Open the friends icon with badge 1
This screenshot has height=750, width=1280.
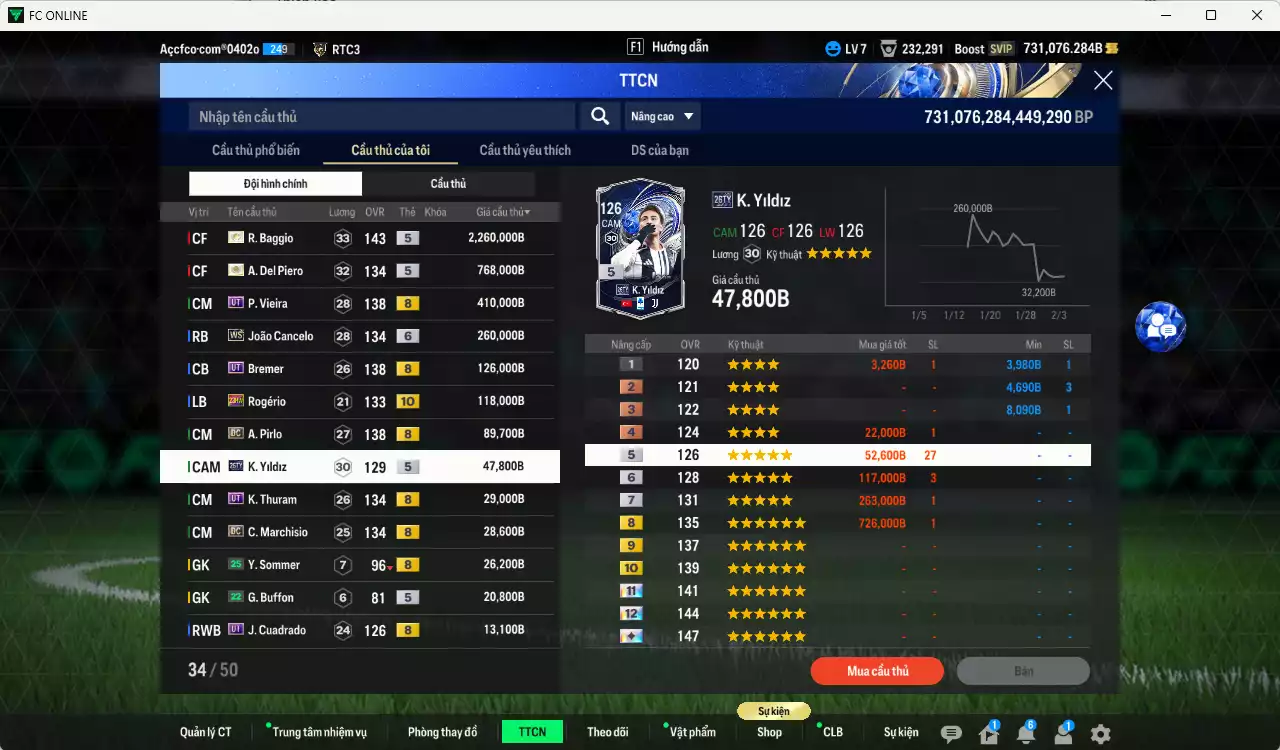pyautogui.click(x=1064, y=731)
